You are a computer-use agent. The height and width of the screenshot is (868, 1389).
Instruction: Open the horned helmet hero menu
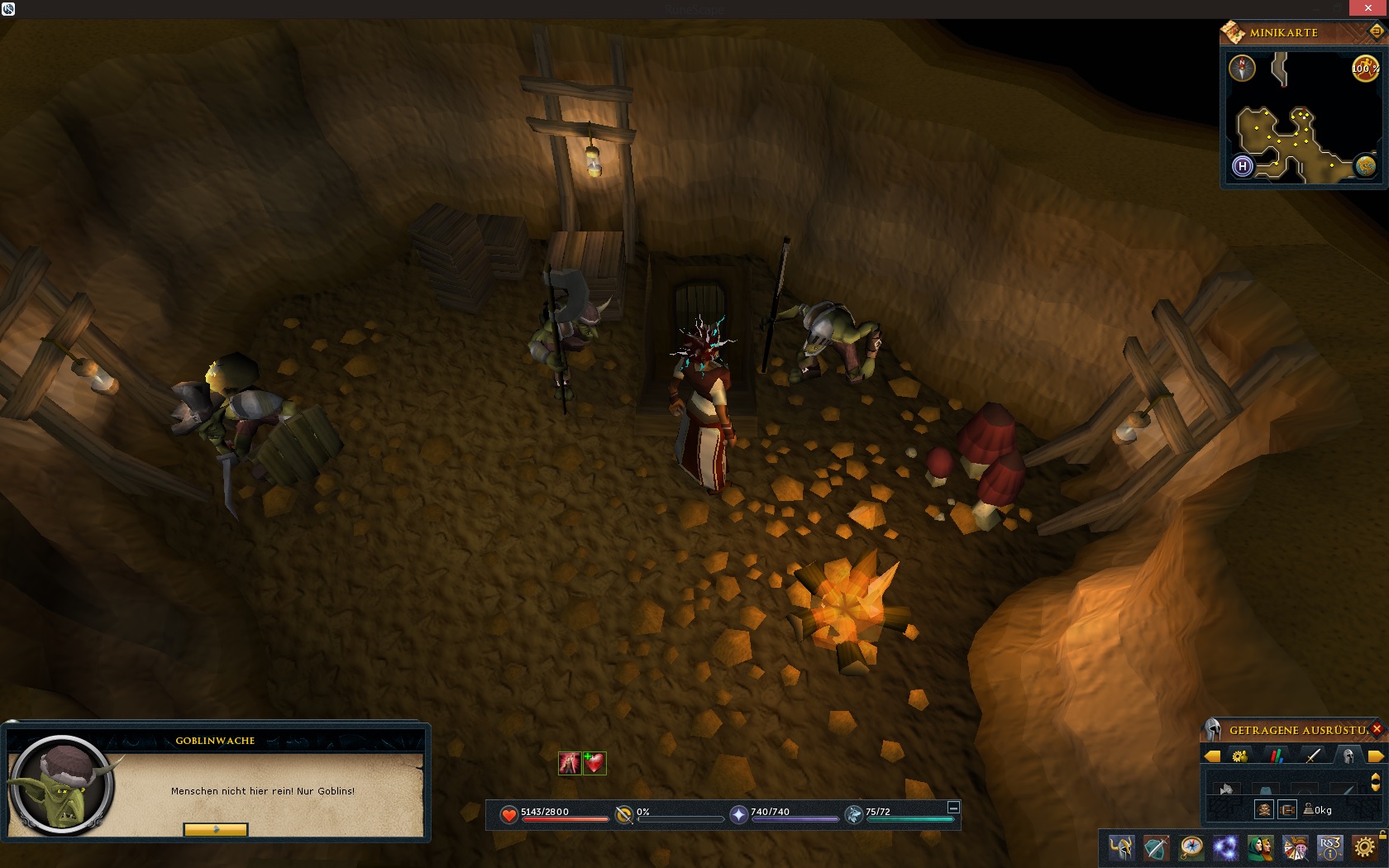click(x=1121, y=848)
